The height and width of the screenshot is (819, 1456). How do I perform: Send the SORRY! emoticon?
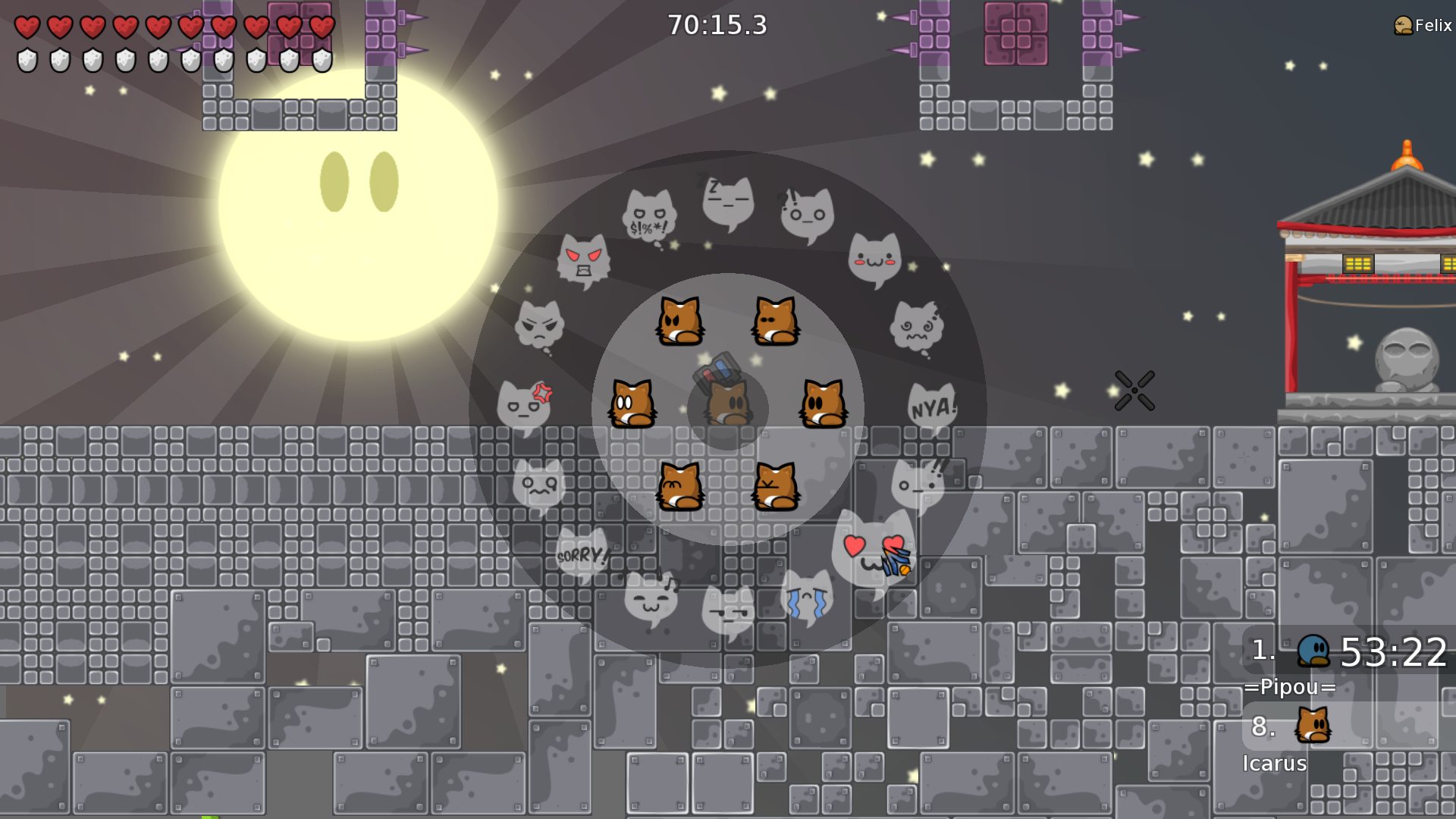point(582,554)
